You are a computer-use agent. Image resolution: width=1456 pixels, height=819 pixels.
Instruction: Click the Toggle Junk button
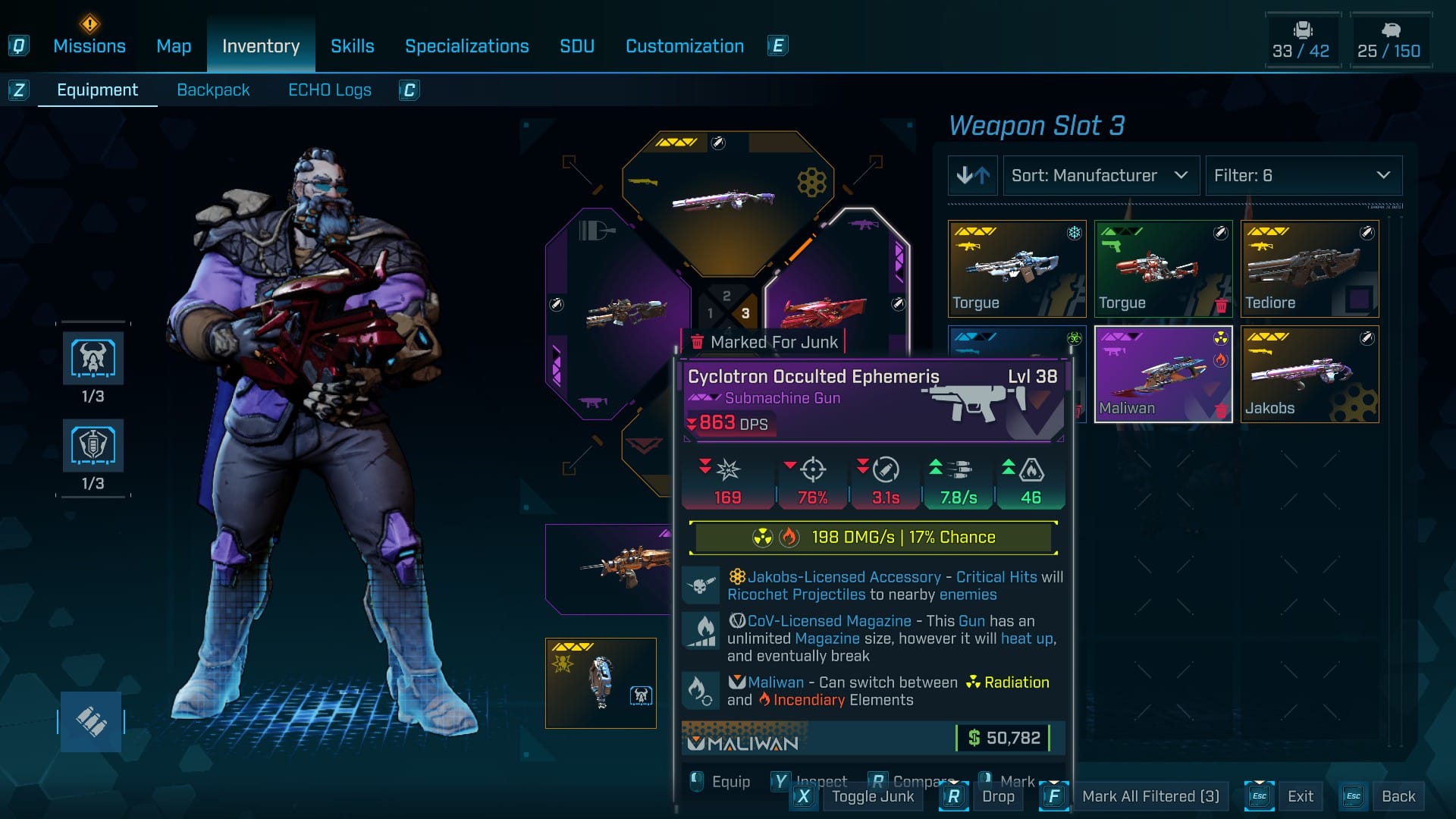872,796
